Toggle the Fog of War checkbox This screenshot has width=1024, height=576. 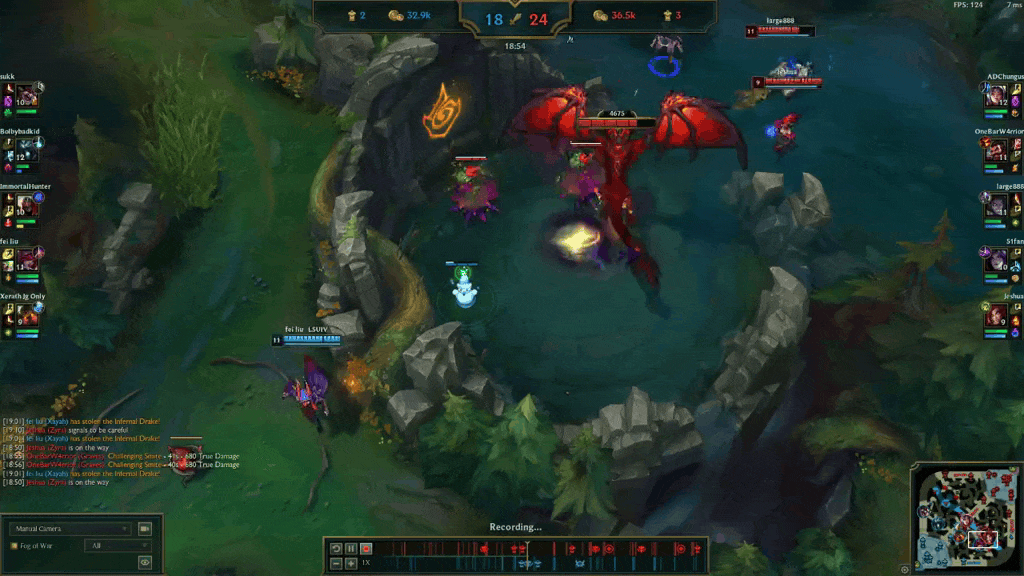[x=14, y=546]
